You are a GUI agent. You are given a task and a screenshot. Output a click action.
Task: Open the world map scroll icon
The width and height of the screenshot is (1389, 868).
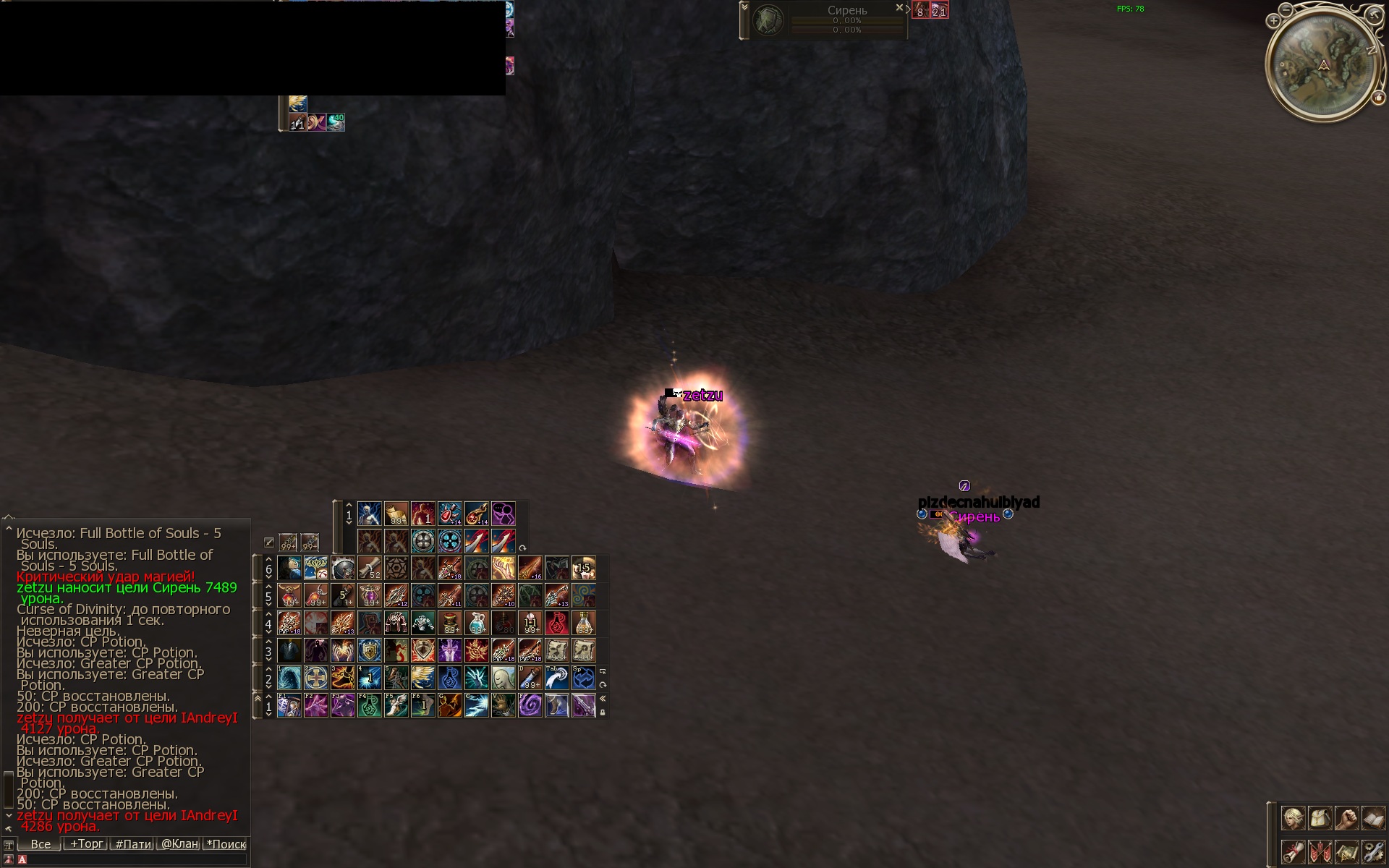1346,851
